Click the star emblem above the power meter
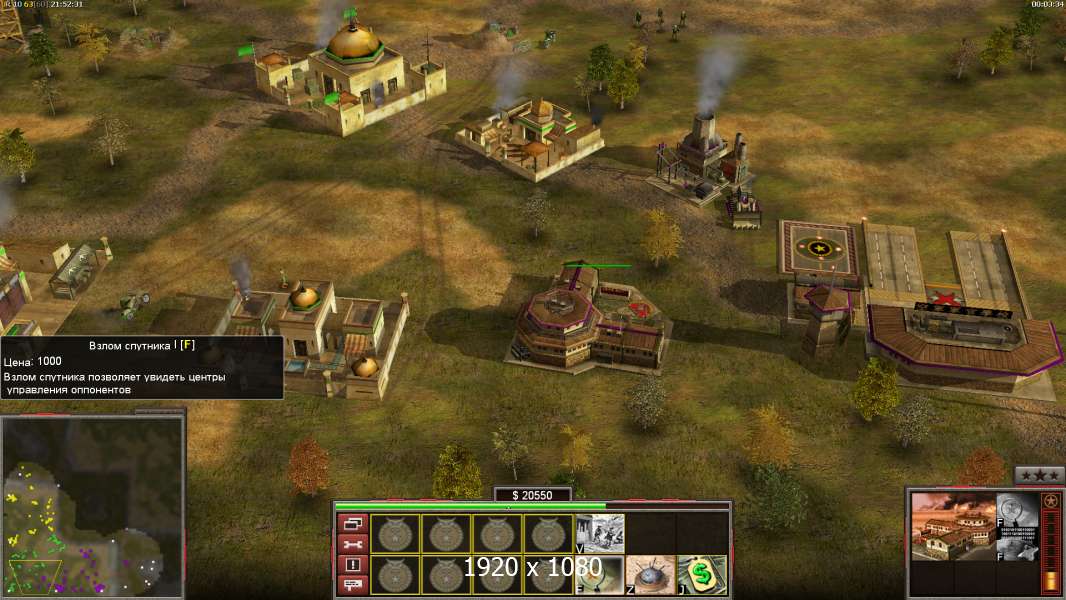 click(x=1050, y=500)
